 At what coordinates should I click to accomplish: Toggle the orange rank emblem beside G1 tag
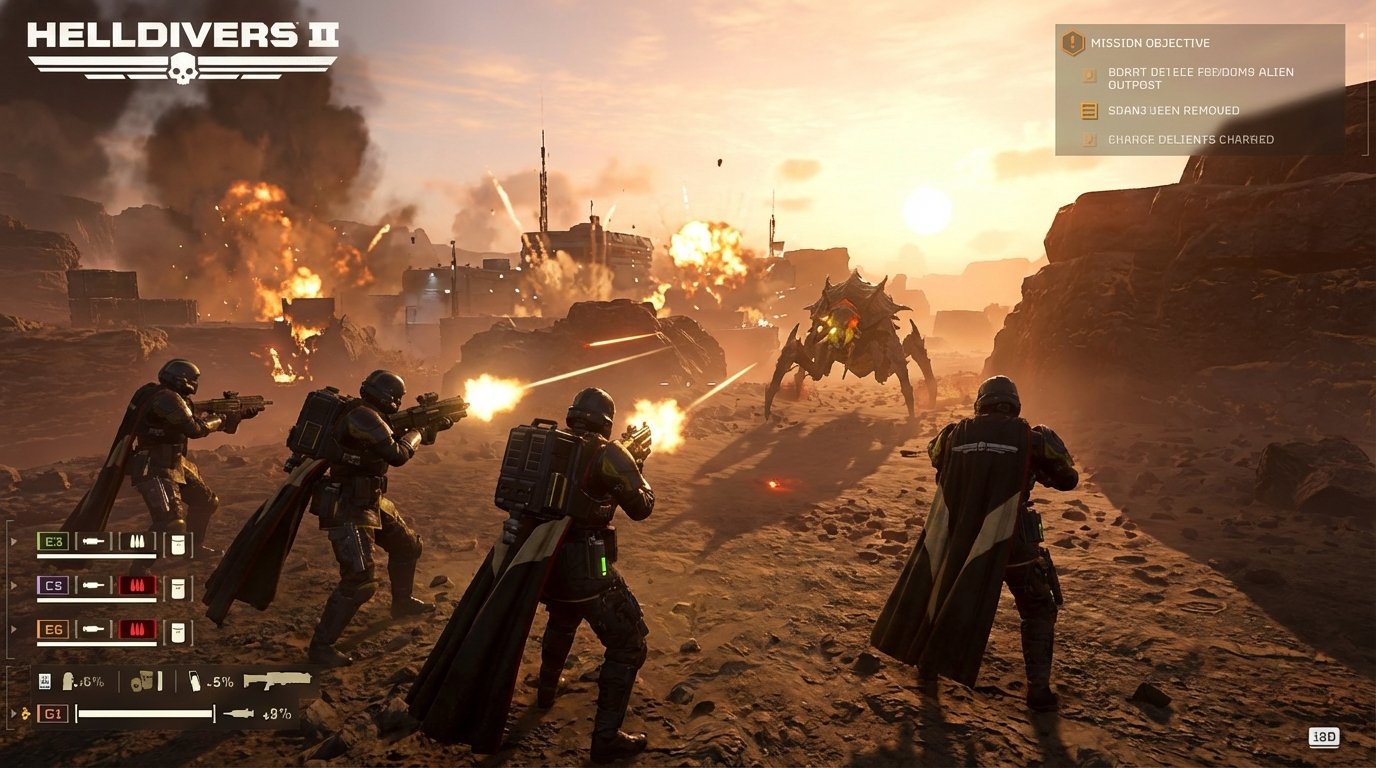[25, 714]
